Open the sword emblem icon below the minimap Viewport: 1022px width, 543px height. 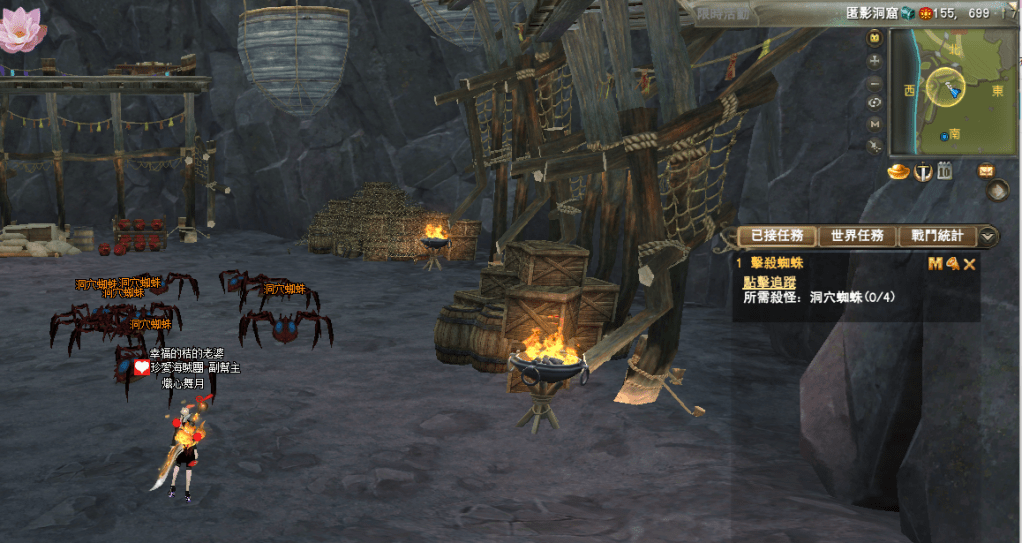point(922,172)
